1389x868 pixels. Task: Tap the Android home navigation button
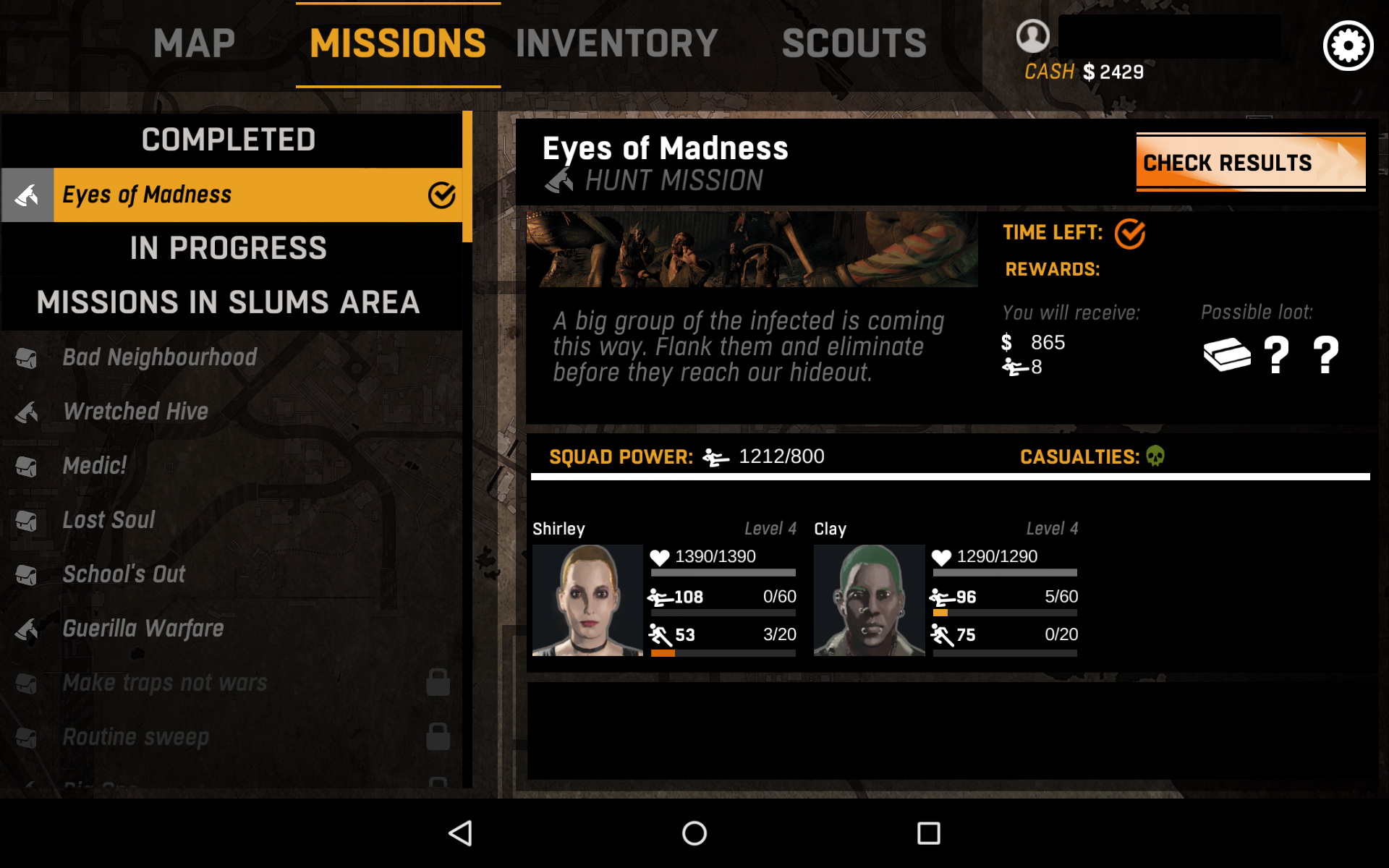pos(694,833)
